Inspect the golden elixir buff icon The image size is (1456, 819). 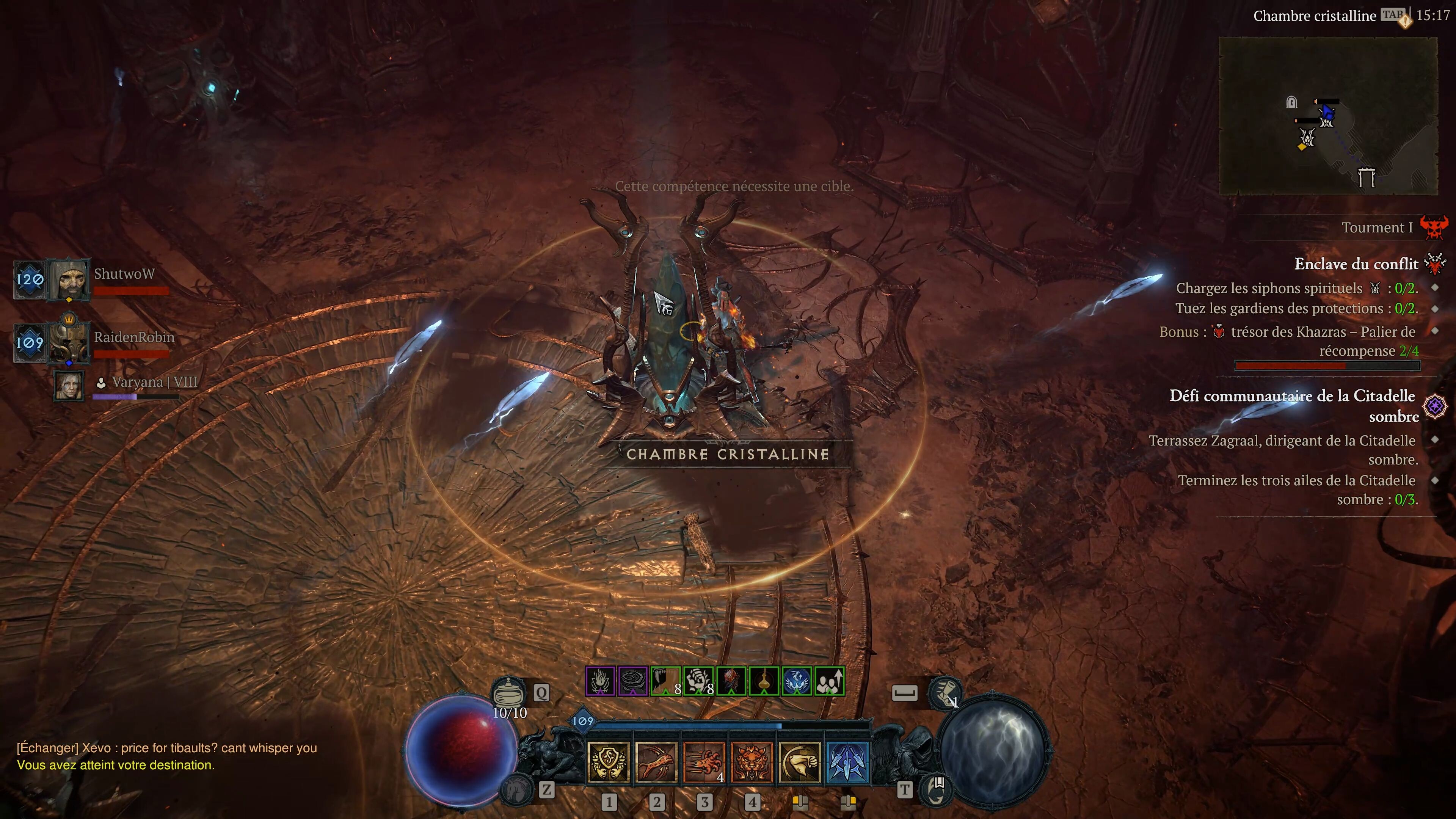(764, 681)
